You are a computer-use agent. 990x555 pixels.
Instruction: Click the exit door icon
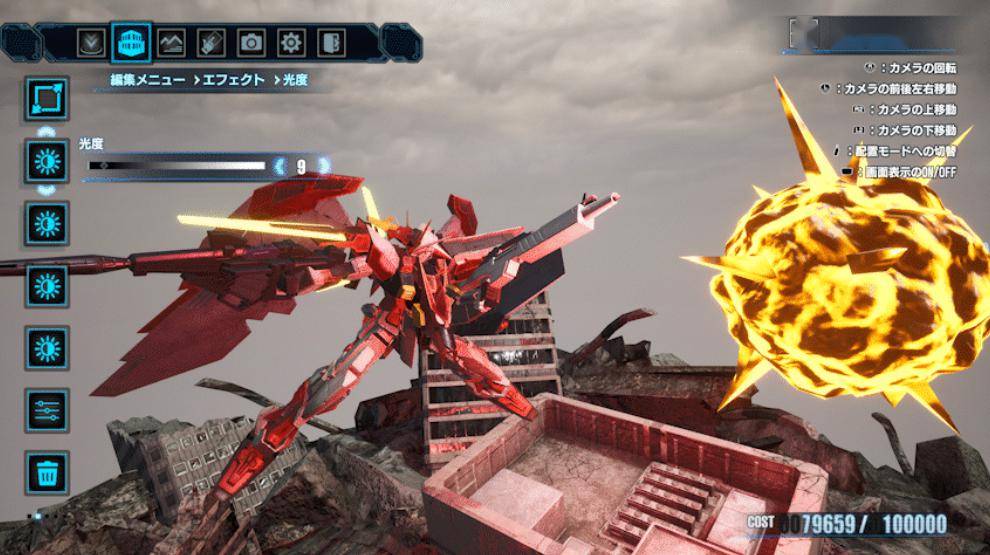[330, 43]
